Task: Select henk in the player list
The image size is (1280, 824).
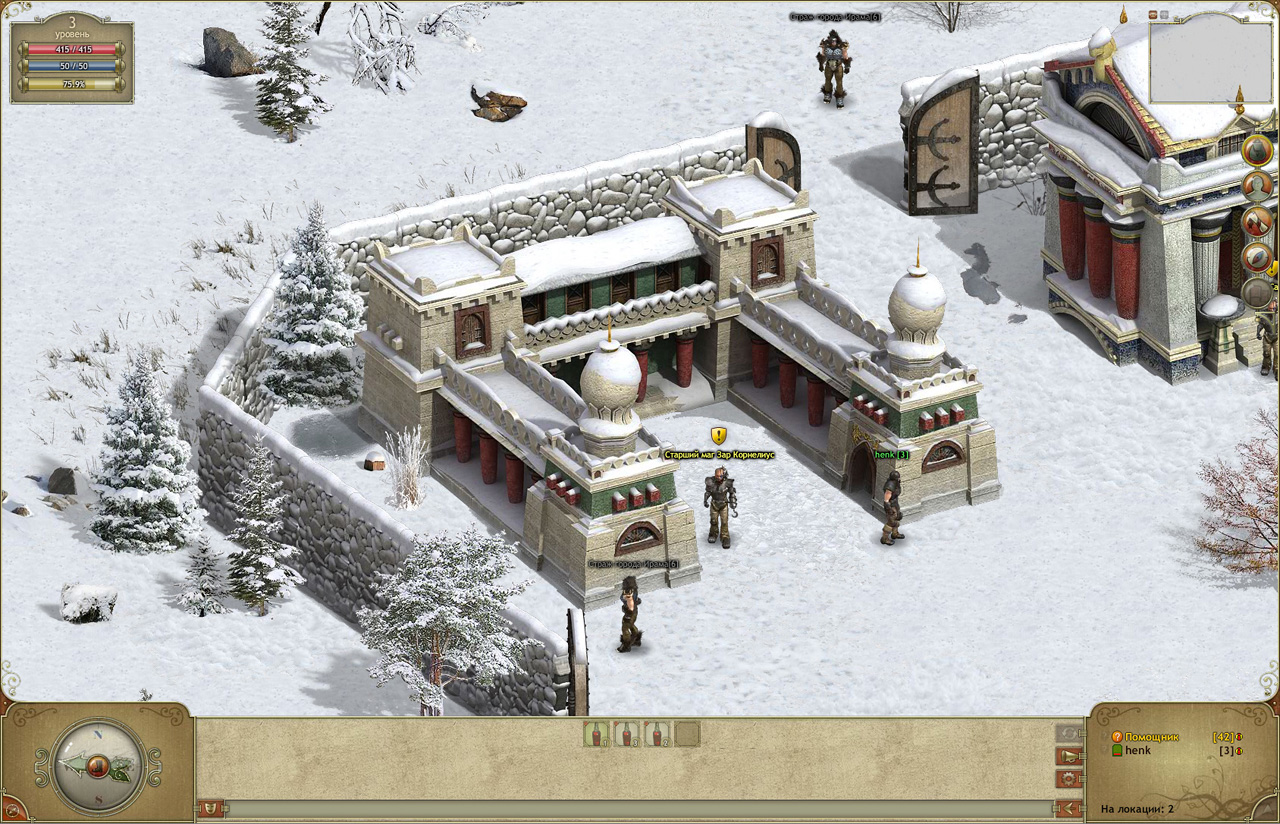Action: click(1137, 751)
